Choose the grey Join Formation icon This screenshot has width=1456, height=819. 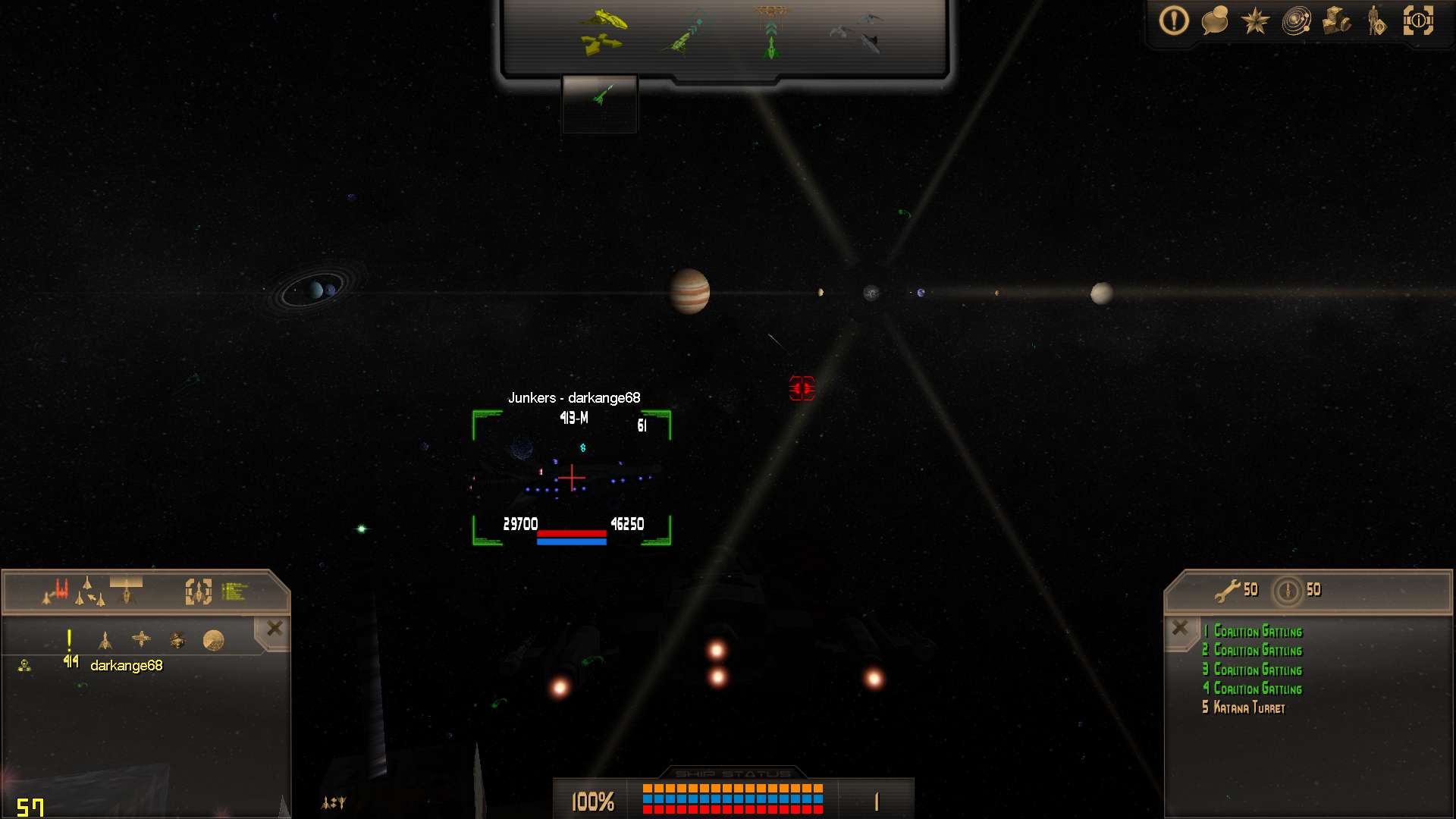[858, 32]
